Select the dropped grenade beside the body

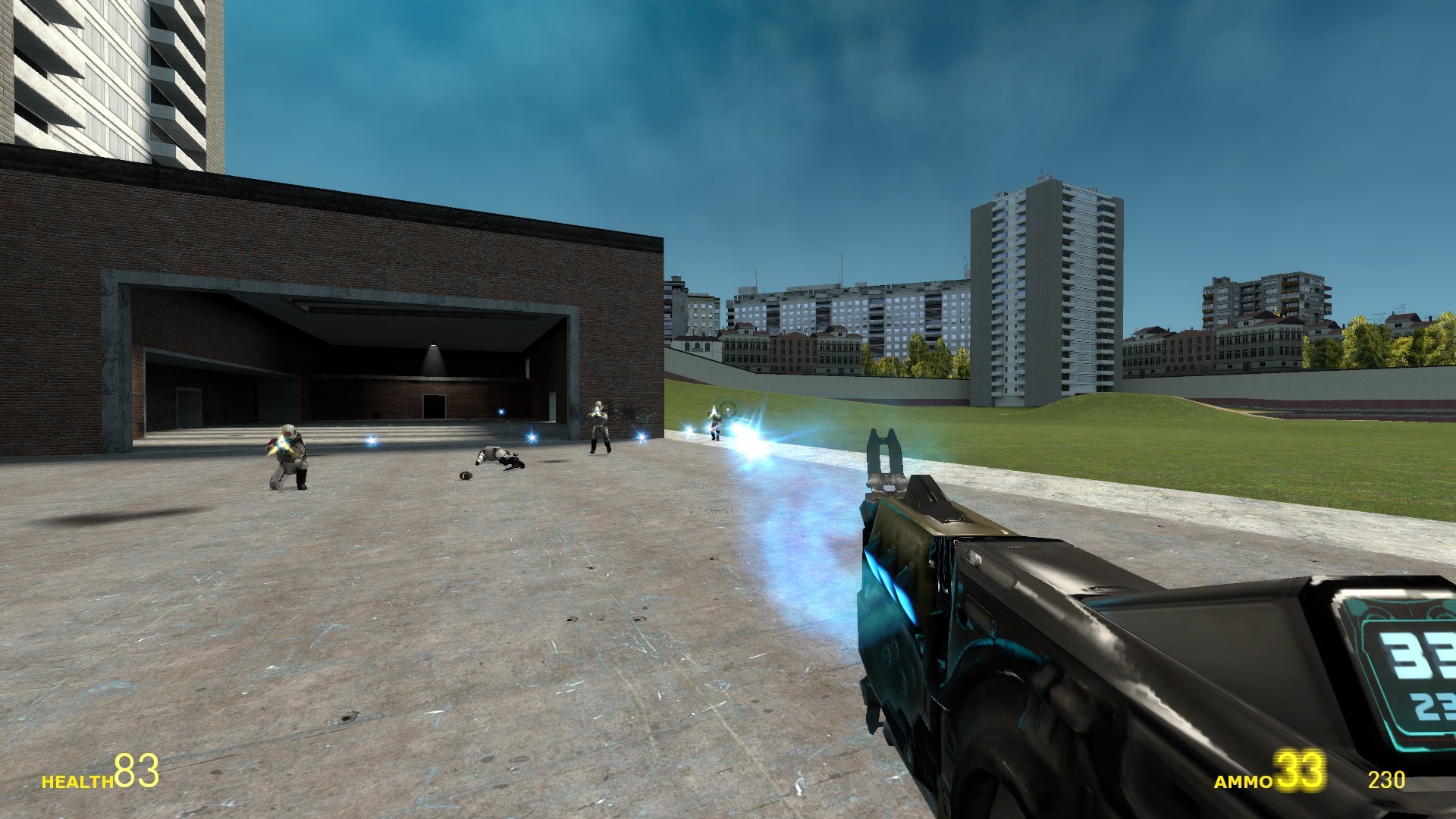tap(464, 477)
